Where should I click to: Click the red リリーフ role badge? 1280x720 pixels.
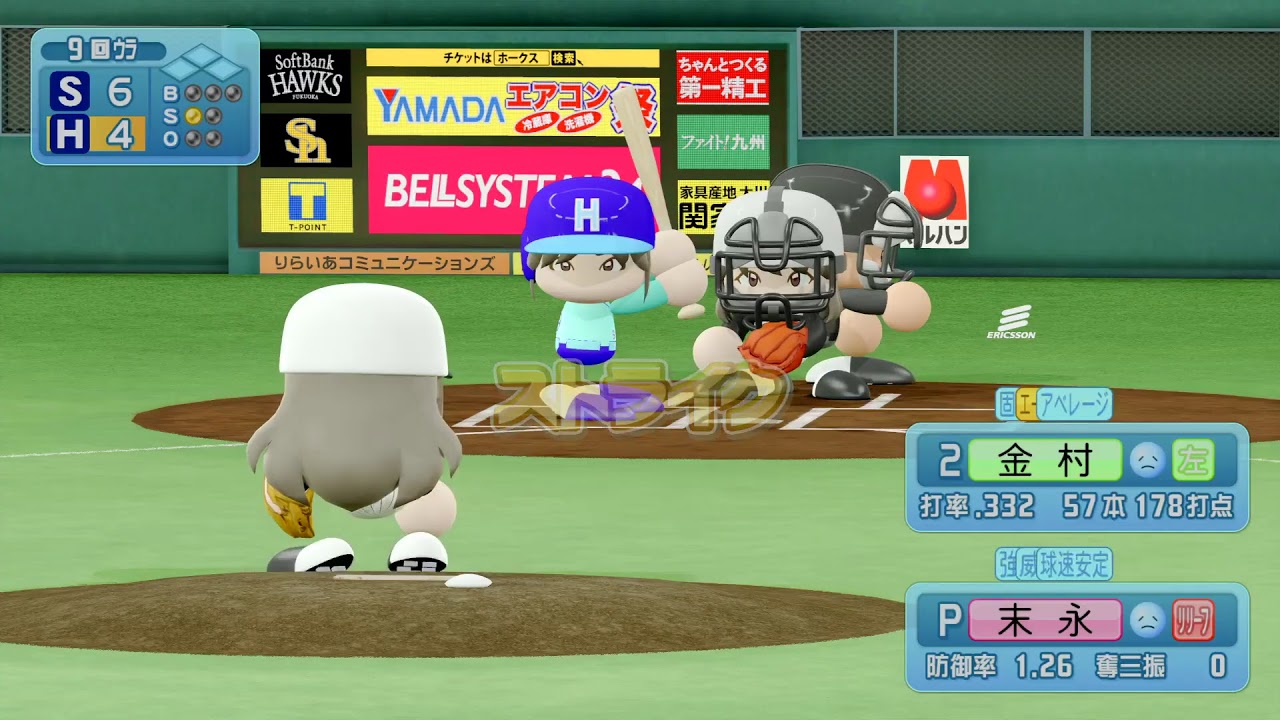pyautogui.click(x=1193, y=620)
